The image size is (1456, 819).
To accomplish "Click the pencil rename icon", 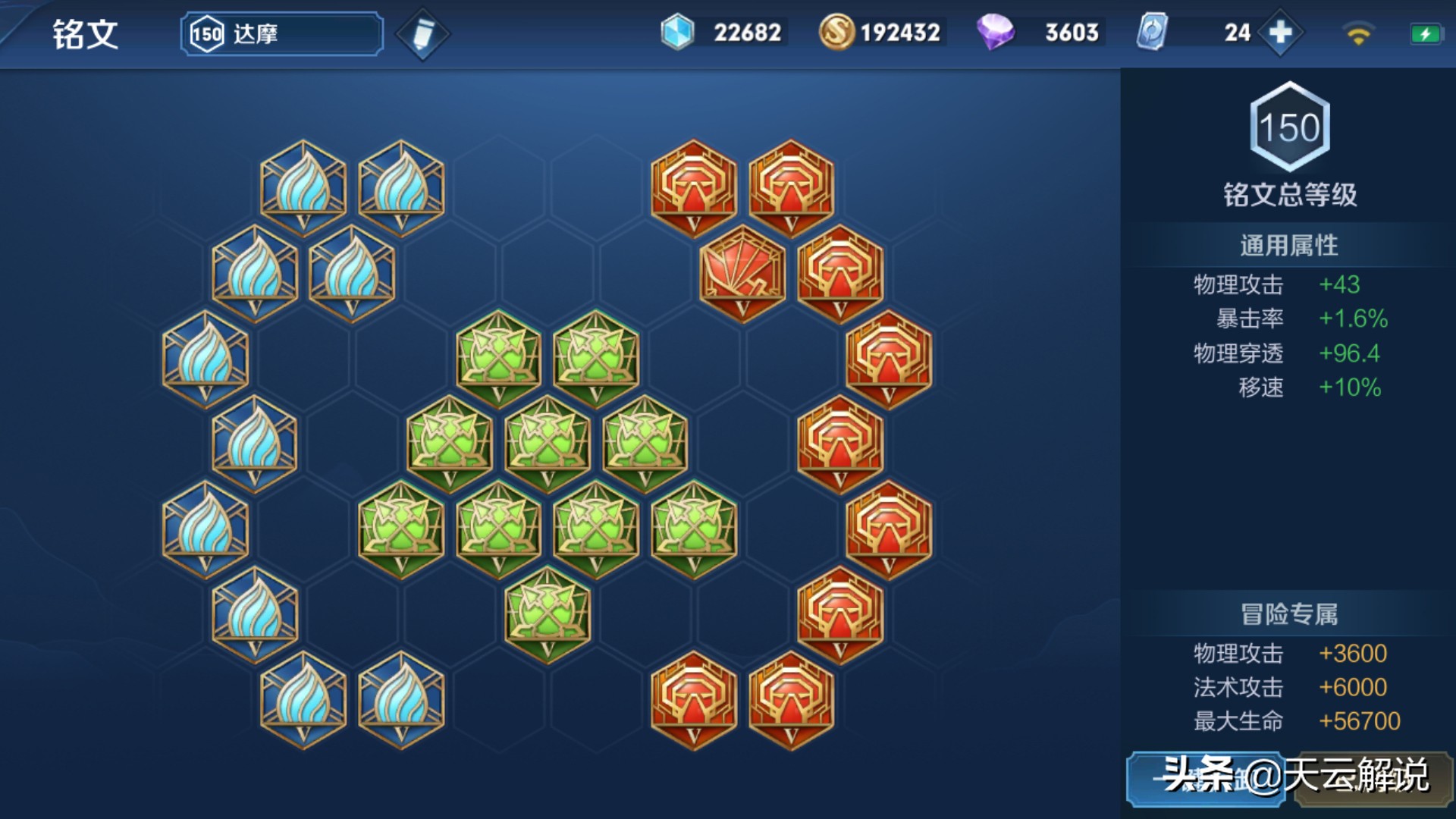I will pyautogui.click(x=423, y=34).
